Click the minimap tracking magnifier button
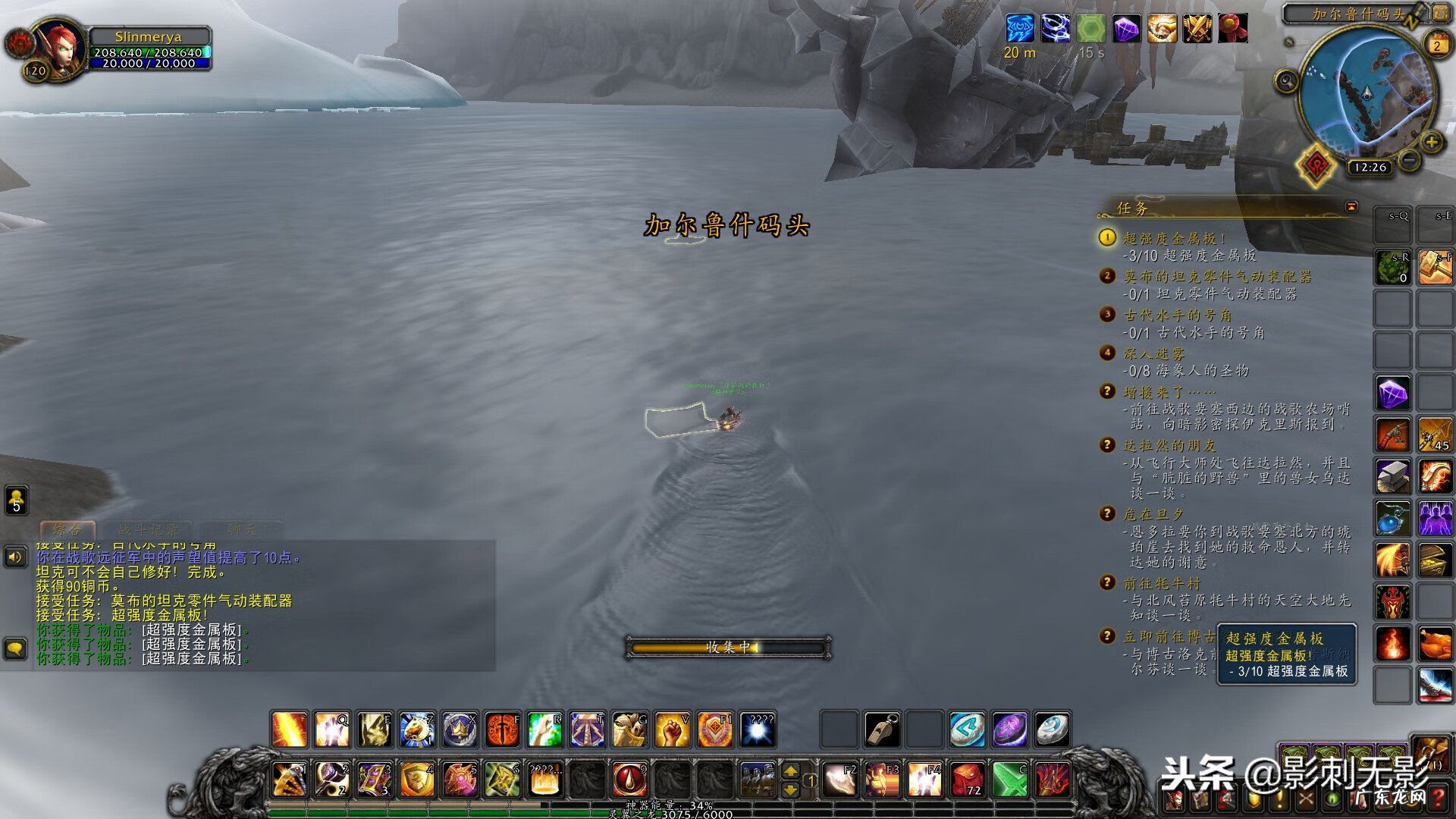1456x819 pixels. coord(1286,80)
